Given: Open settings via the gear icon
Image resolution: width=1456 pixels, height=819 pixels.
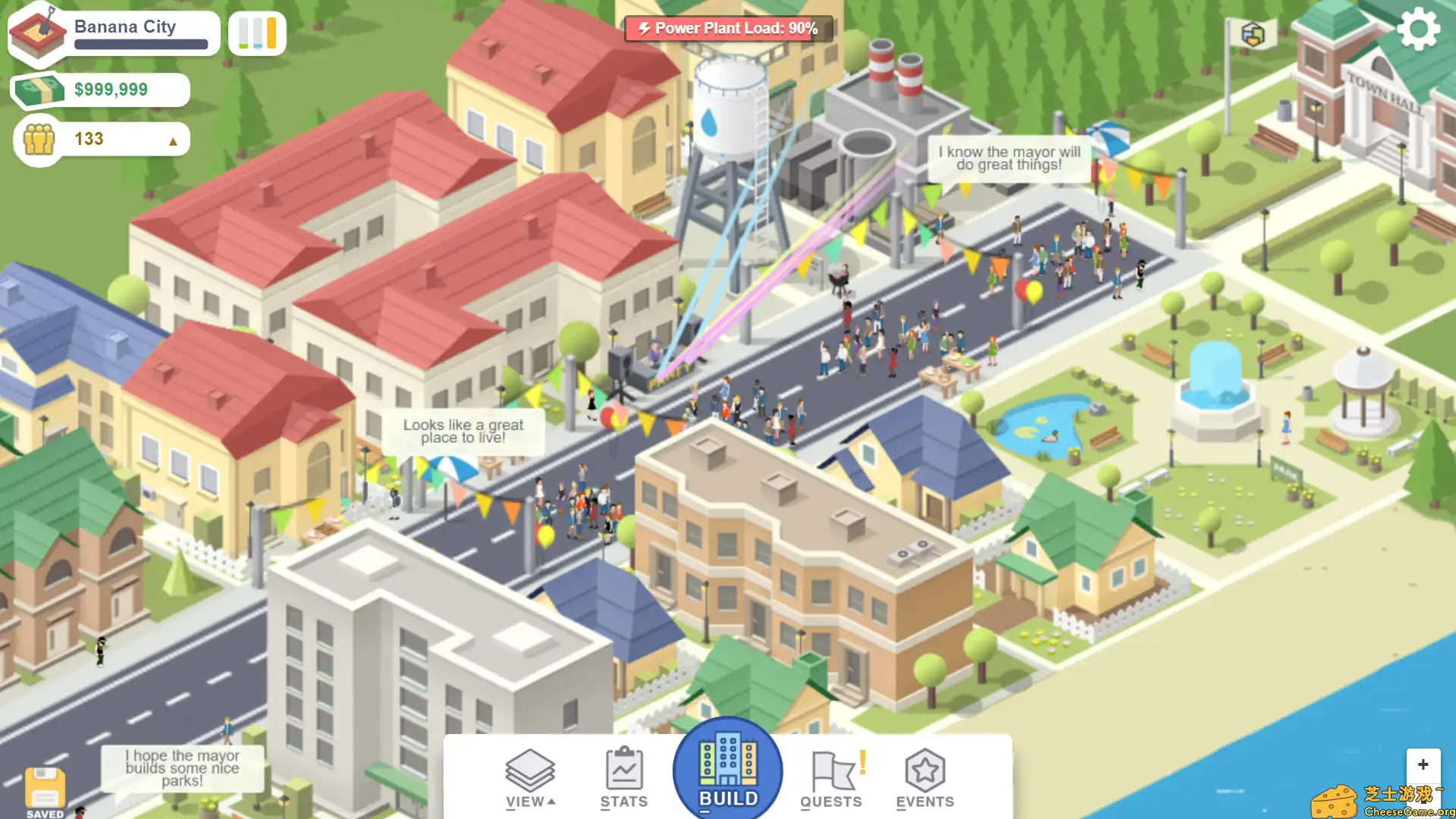Looking at the screenshot, I should (1420, 29).
